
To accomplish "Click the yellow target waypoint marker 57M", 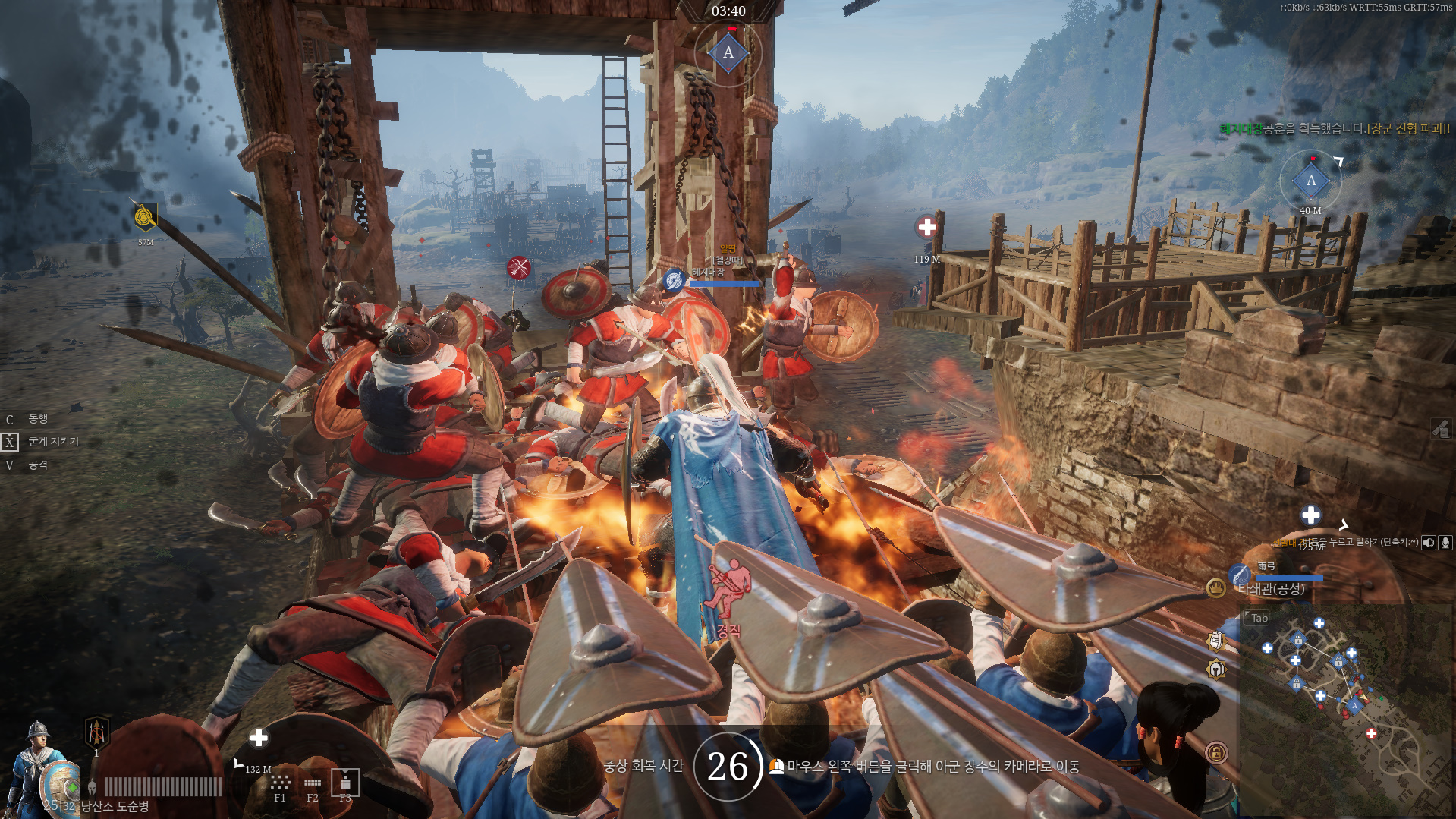I will (x=145, y=217).
